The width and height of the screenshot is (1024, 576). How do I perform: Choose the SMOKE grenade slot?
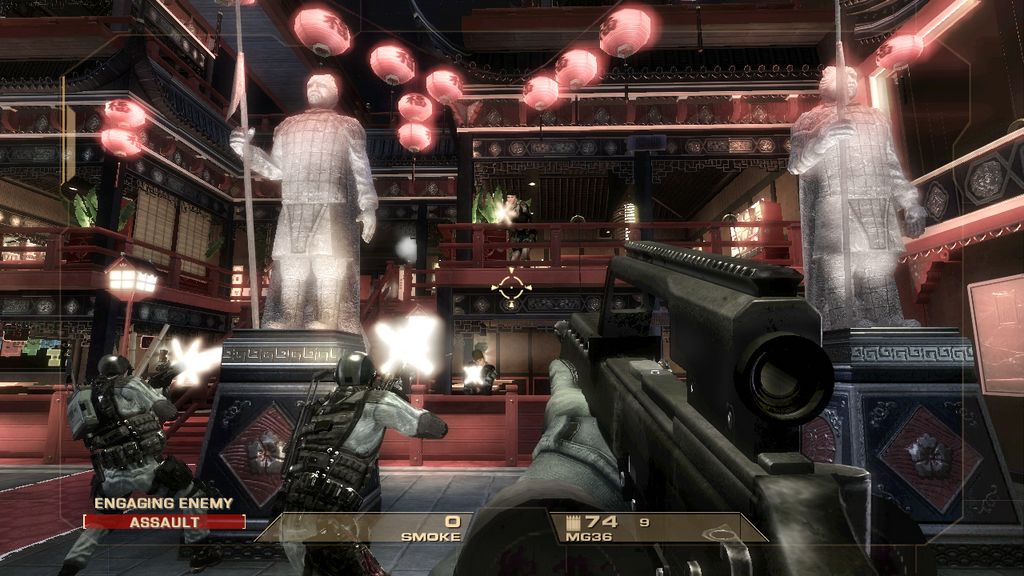[430, 527]
